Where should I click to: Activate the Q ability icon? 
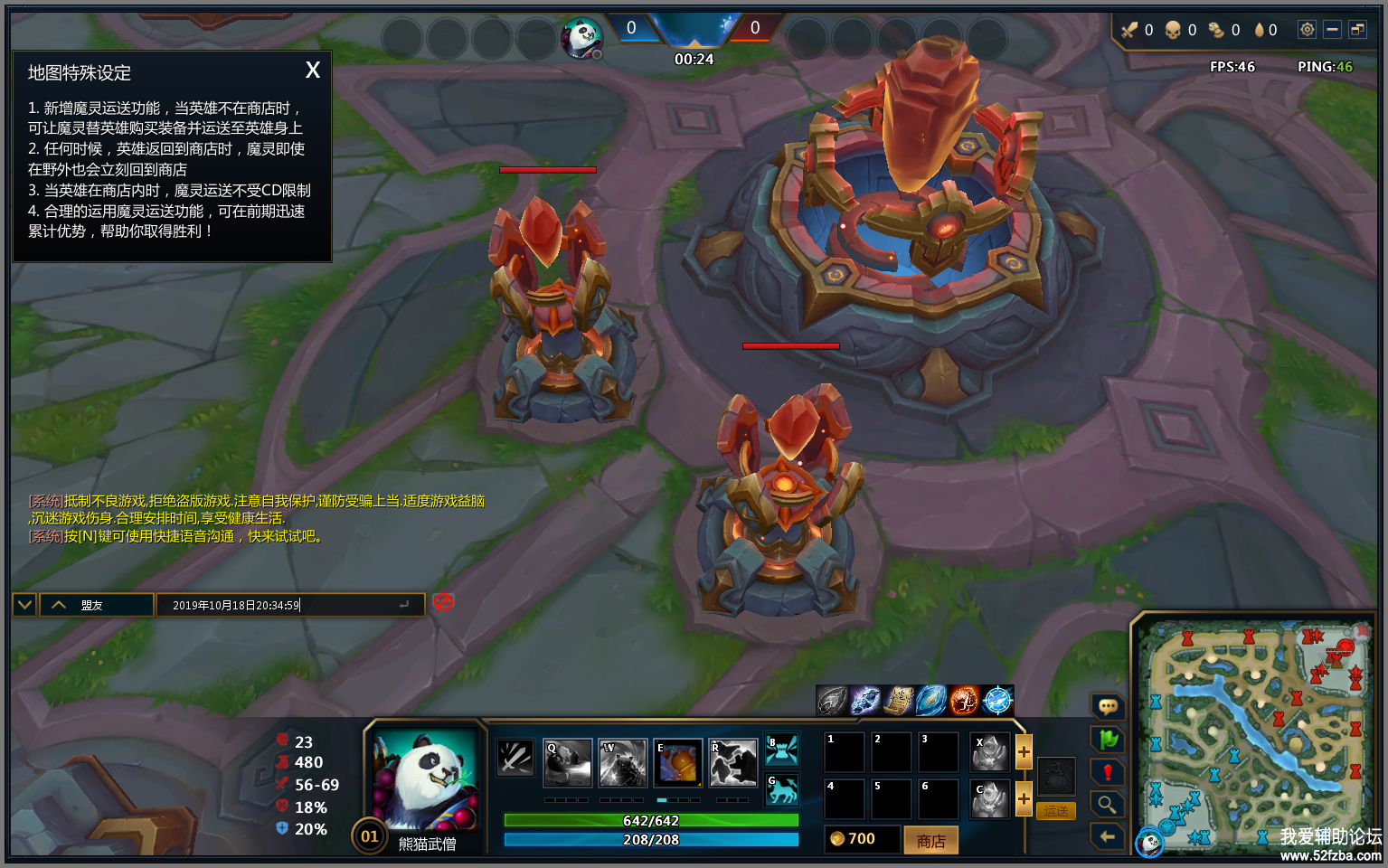pyautogui.click(x=568, y=763)
